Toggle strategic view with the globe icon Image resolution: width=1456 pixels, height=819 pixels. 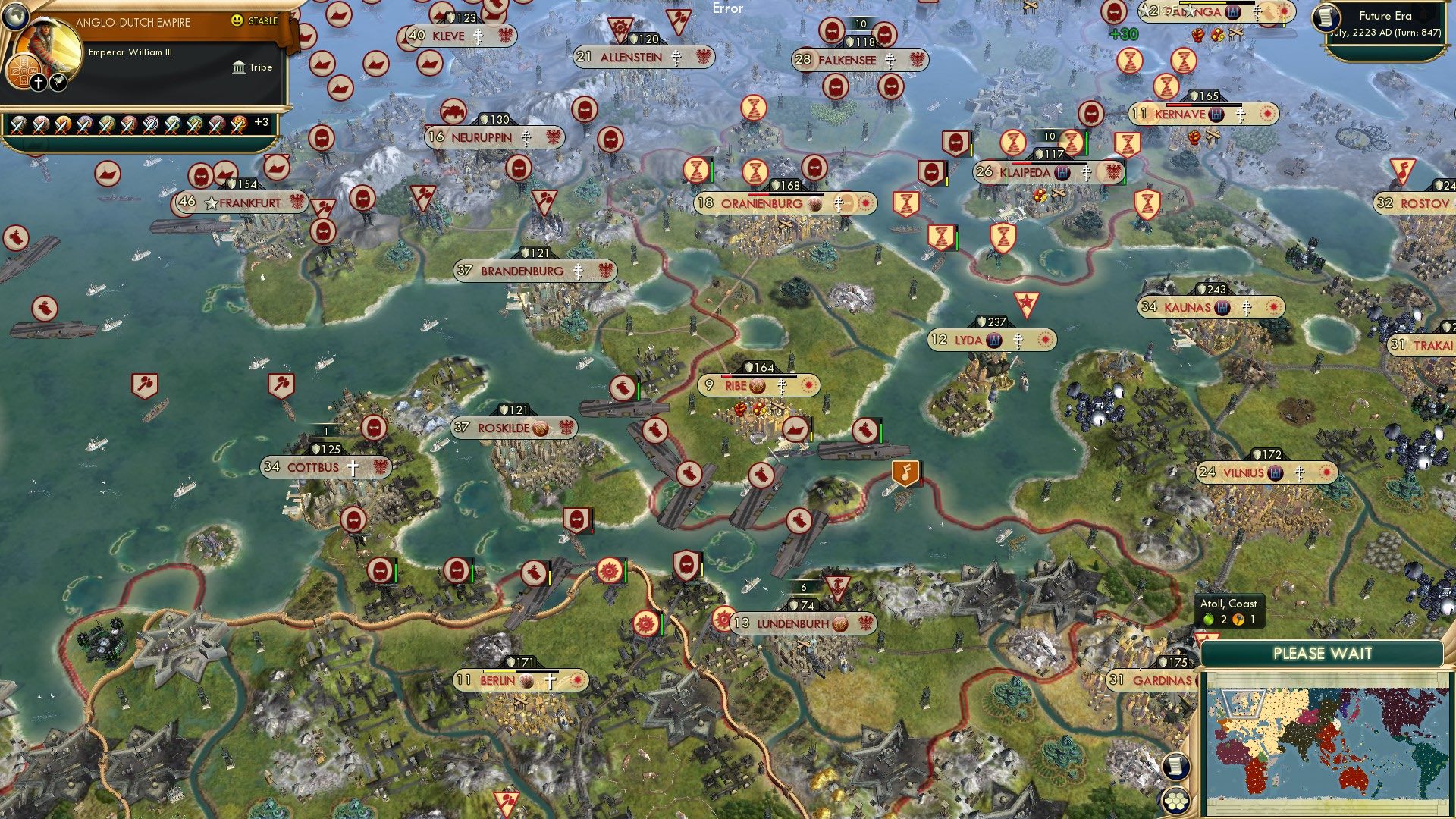pyautogui.click(x=15, y=15)
